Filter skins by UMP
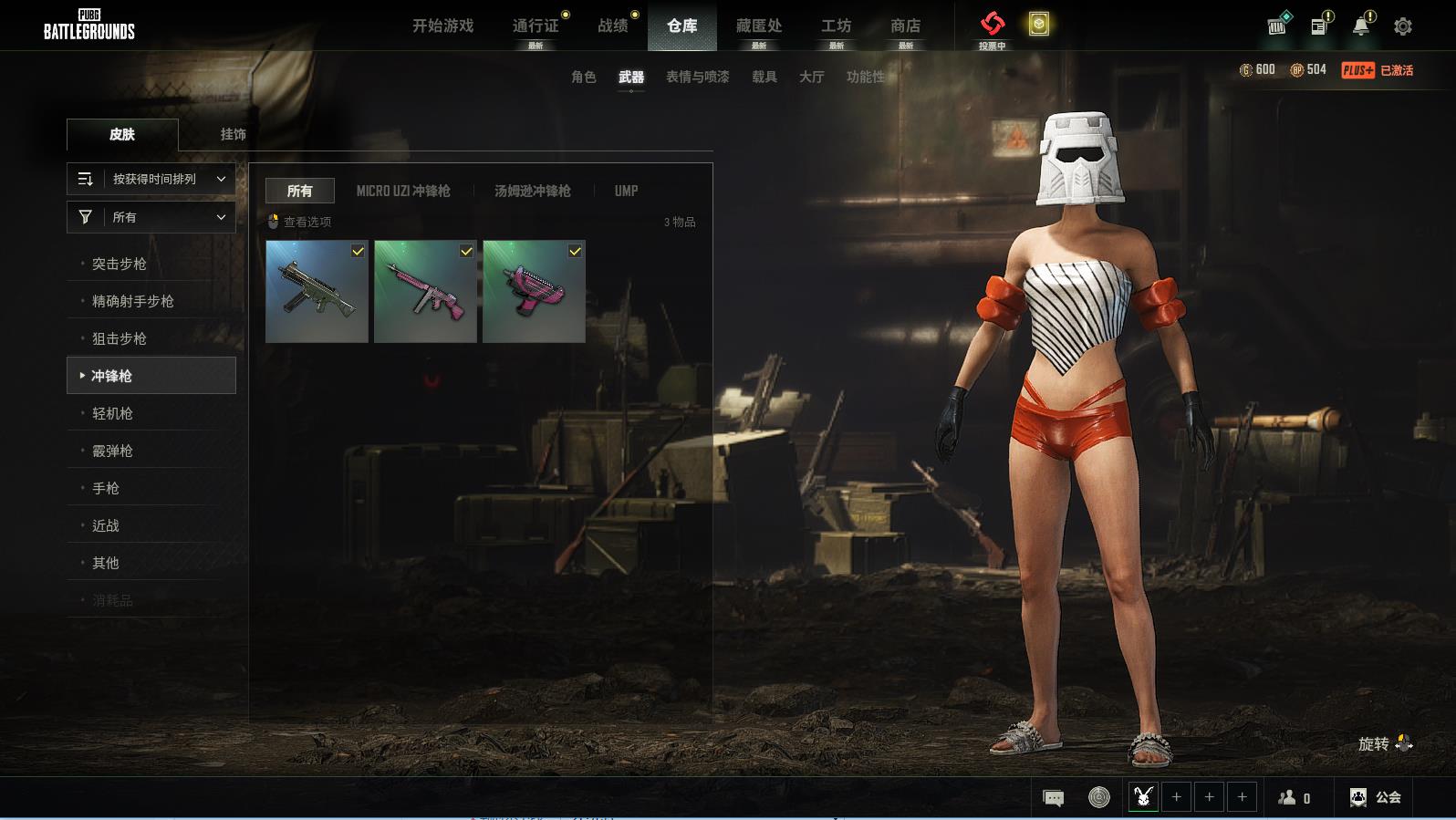The width and height of the screenshot is (1456, 820). [626, 191]
